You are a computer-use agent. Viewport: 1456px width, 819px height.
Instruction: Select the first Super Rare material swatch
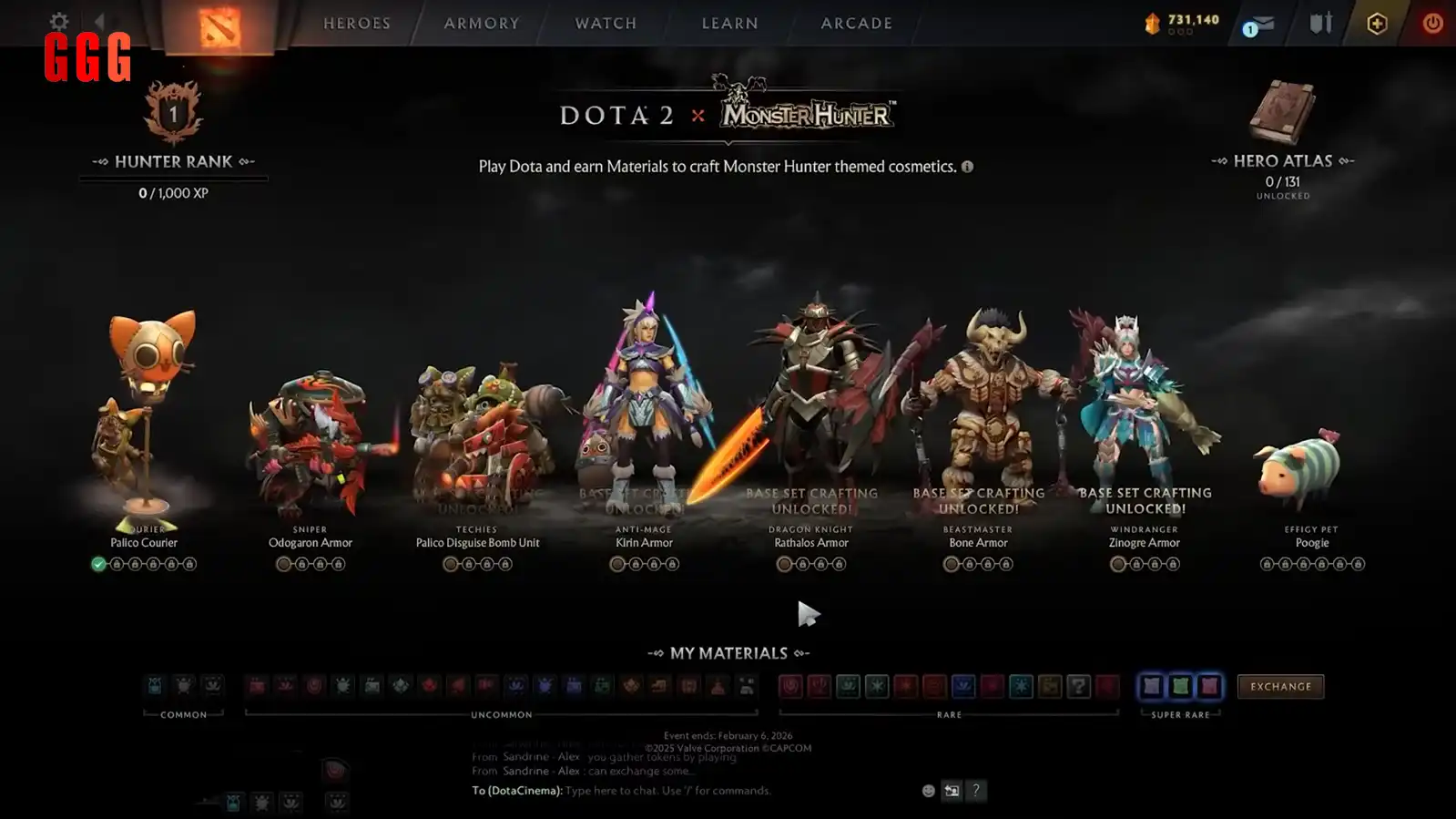coord(1153,687)
